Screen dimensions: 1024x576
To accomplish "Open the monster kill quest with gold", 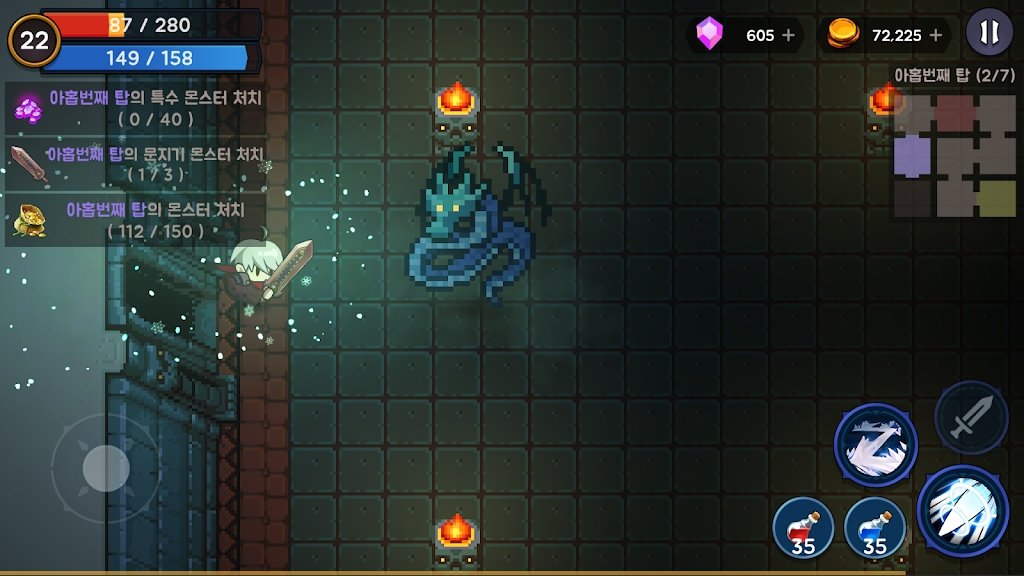I will tap(138, 220).
